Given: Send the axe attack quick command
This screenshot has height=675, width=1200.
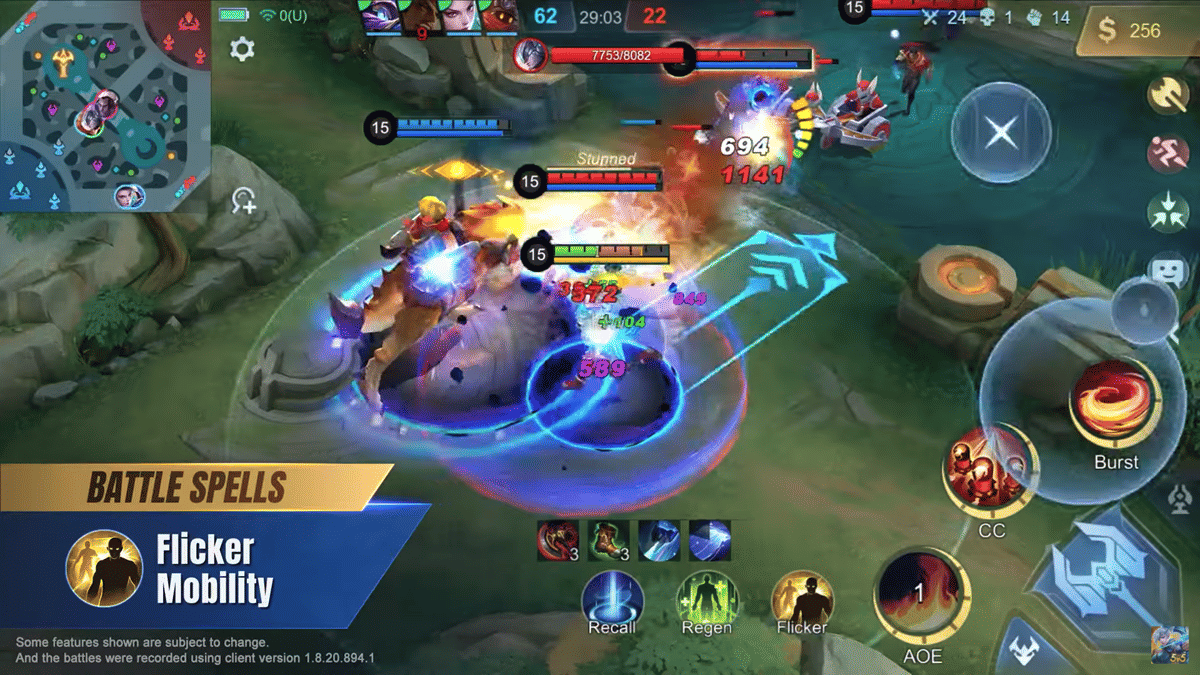Looking at the screenshot, I should pos(1167,95).
